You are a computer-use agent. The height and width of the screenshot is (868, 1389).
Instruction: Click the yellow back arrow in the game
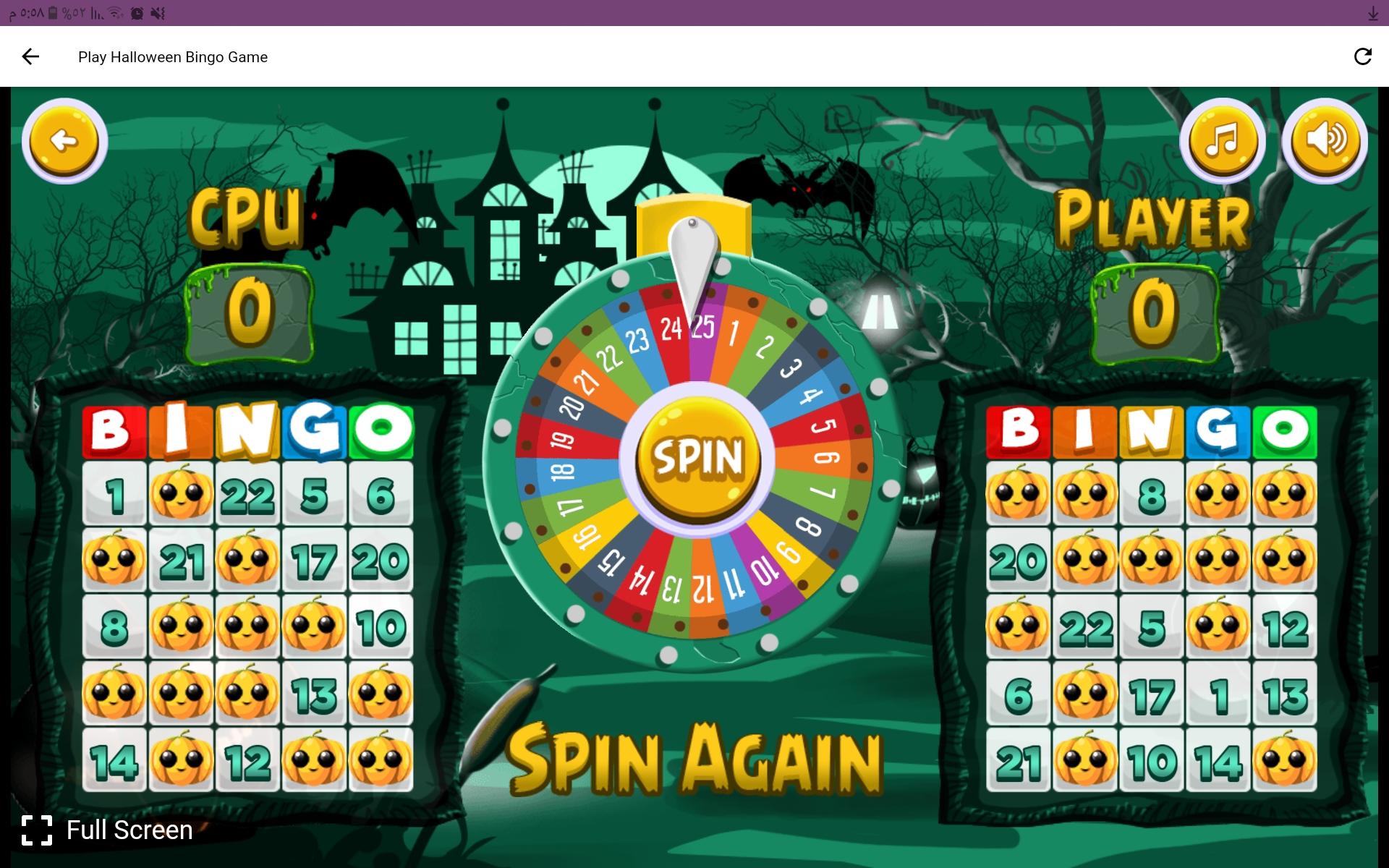[65, 140]
